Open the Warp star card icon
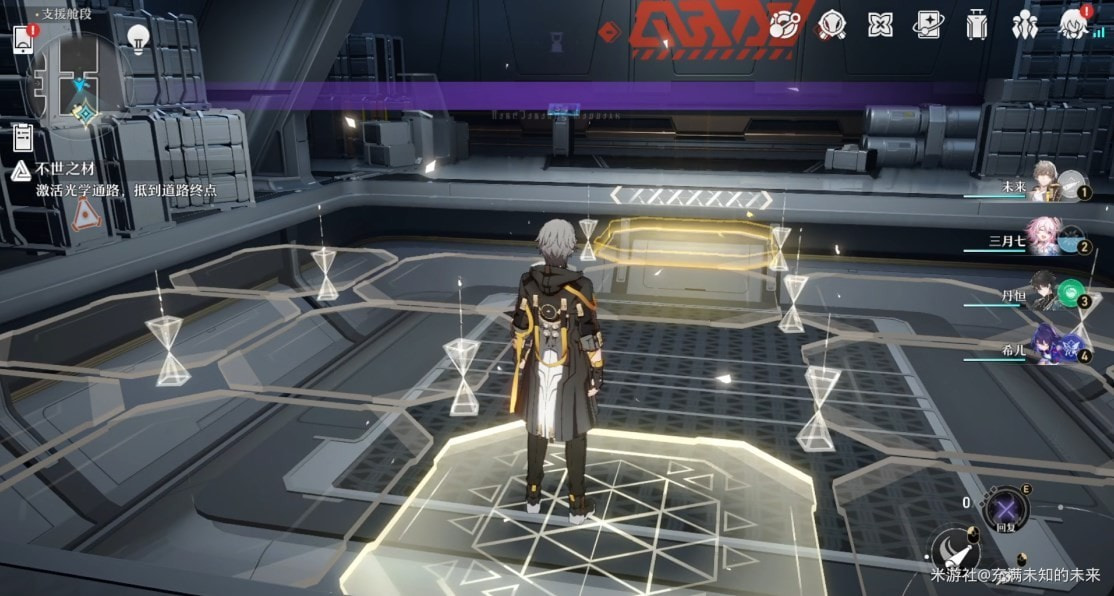This screenshot has height=596, width=1114. (928, 24)
